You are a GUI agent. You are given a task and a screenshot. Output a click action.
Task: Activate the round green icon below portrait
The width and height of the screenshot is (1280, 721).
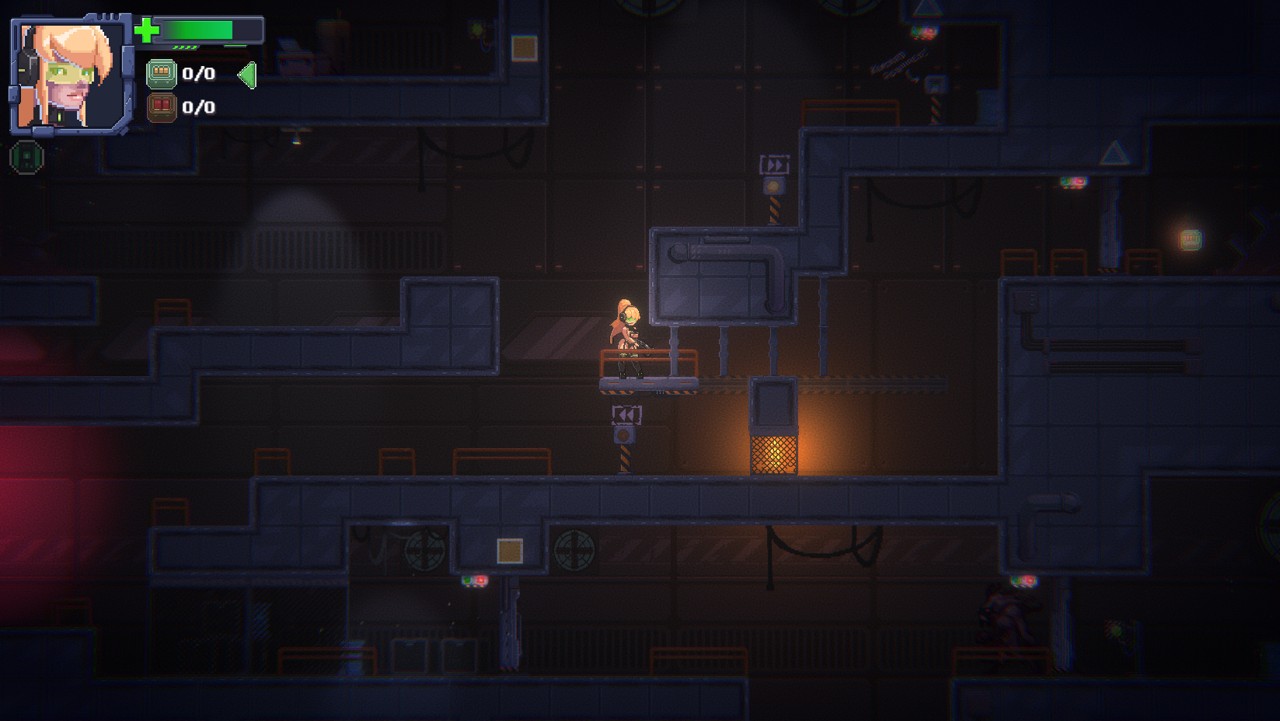27,157
